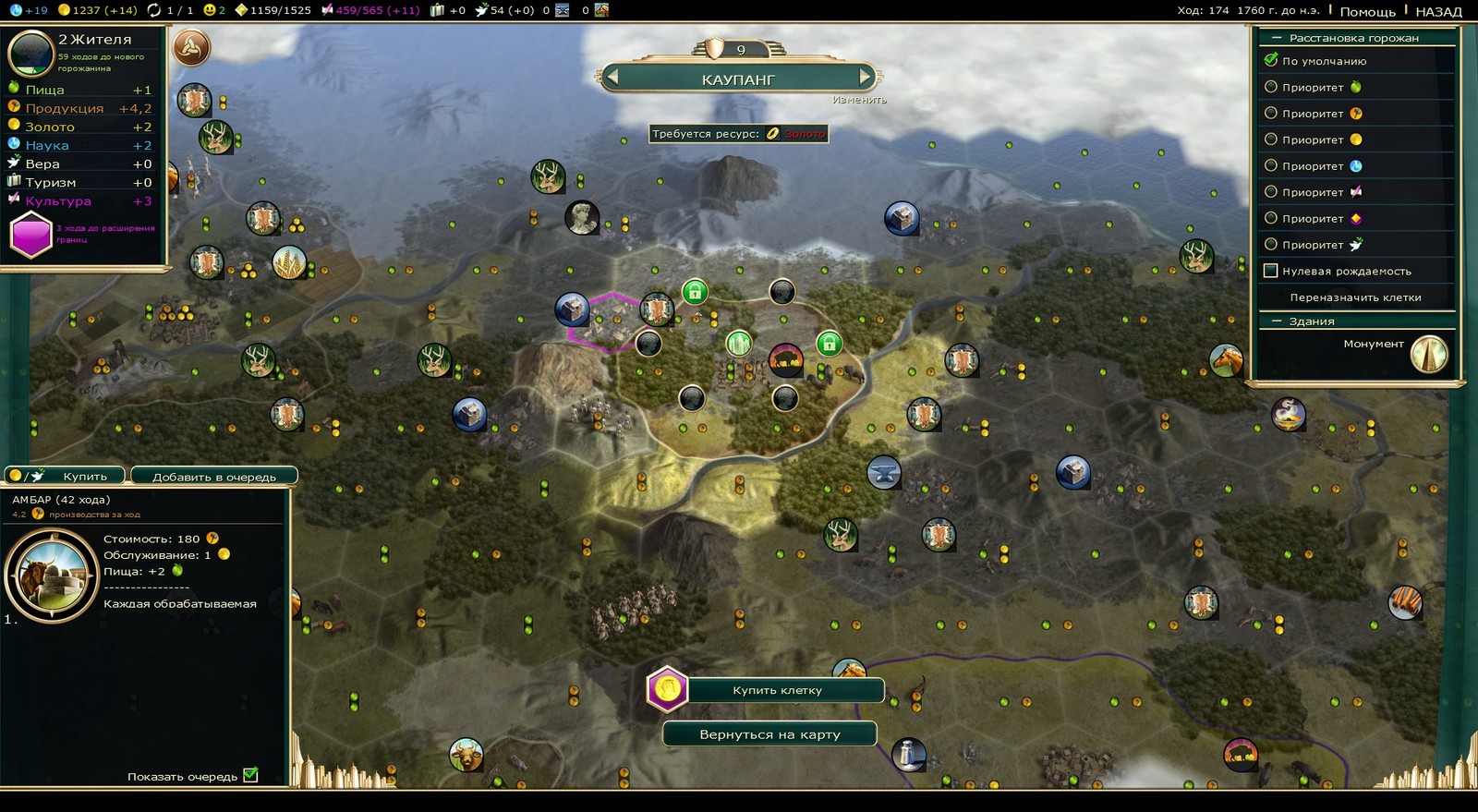Viewport: 1478px width, 812px height.
Task: Toggle the Показать очередь checkbox
Action: click(250, 776)
